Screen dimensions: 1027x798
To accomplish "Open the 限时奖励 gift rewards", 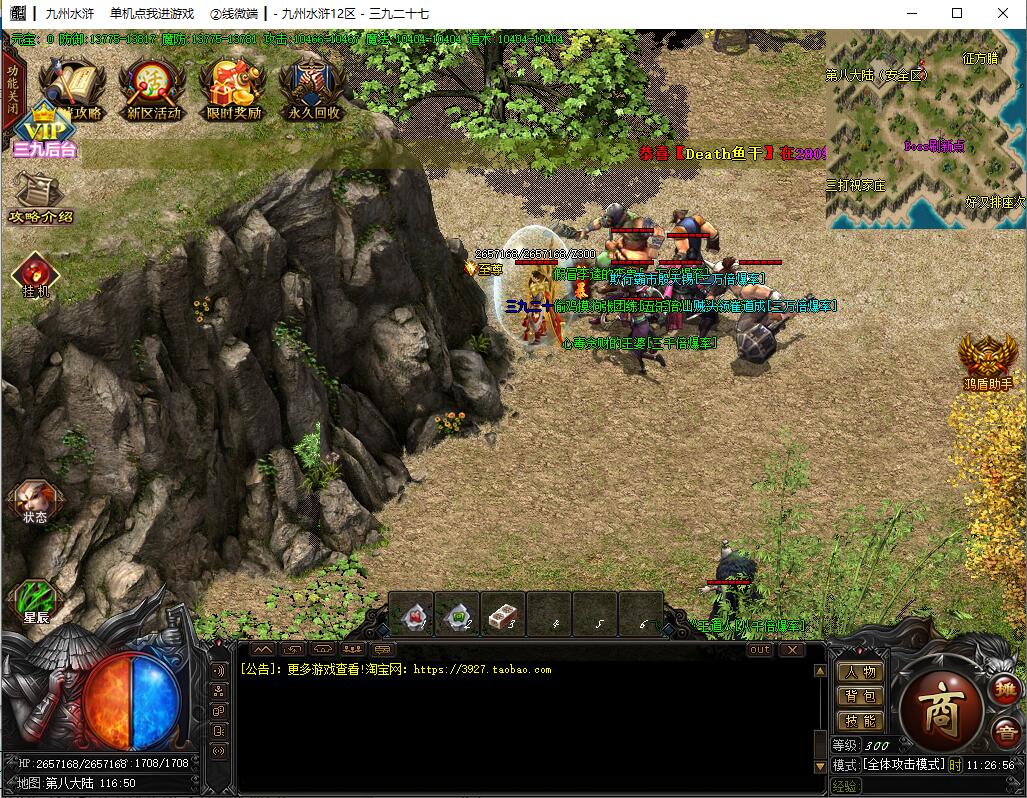I will pyautogui.click(x=233, y=90).
